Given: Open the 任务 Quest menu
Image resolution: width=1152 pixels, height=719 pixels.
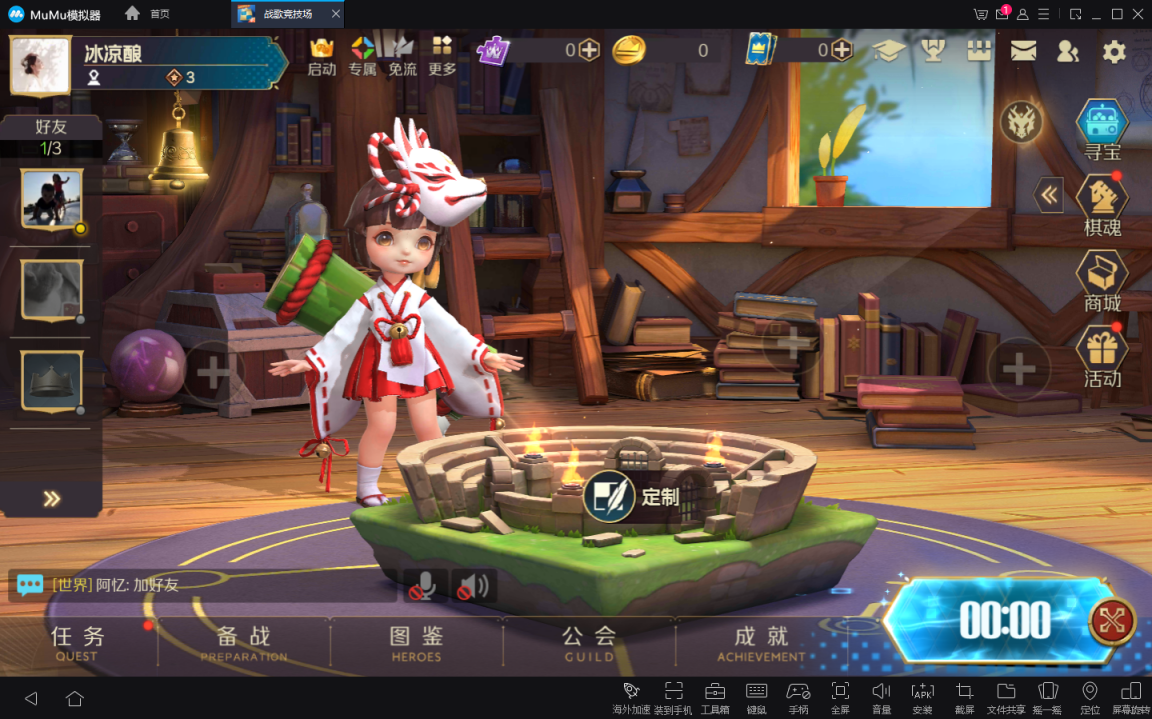Looking at the screenshot, I should tap(77, 641).
